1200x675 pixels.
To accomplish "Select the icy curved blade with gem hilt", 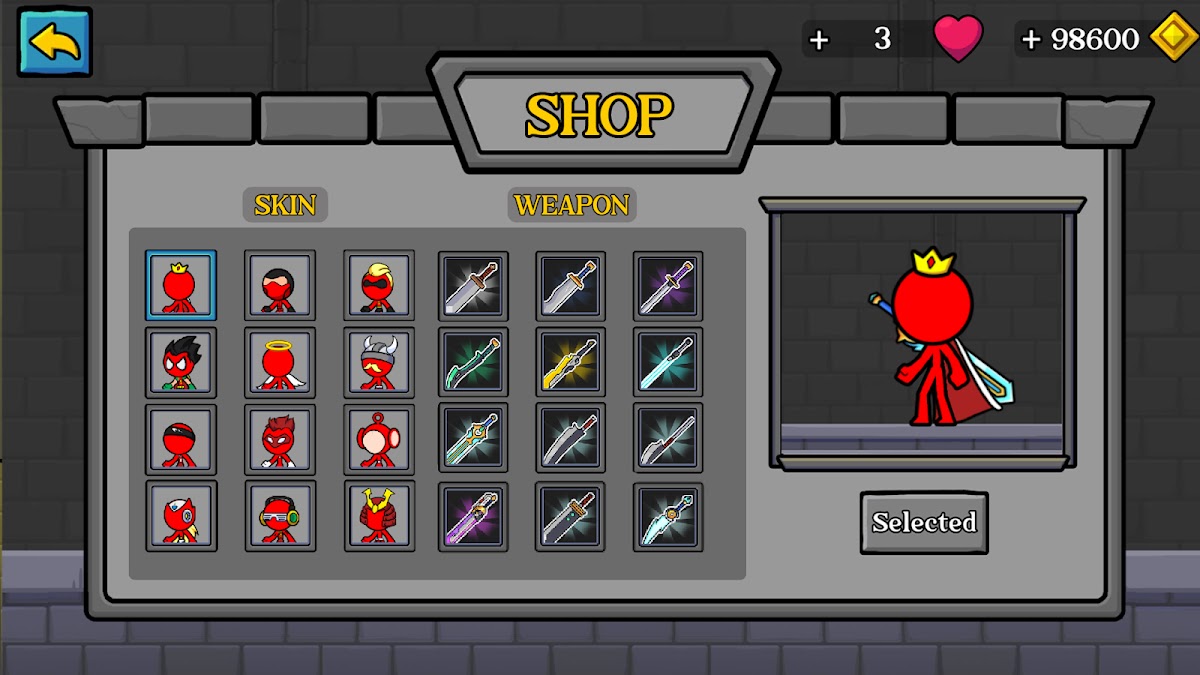I will [x=668, y=516].
